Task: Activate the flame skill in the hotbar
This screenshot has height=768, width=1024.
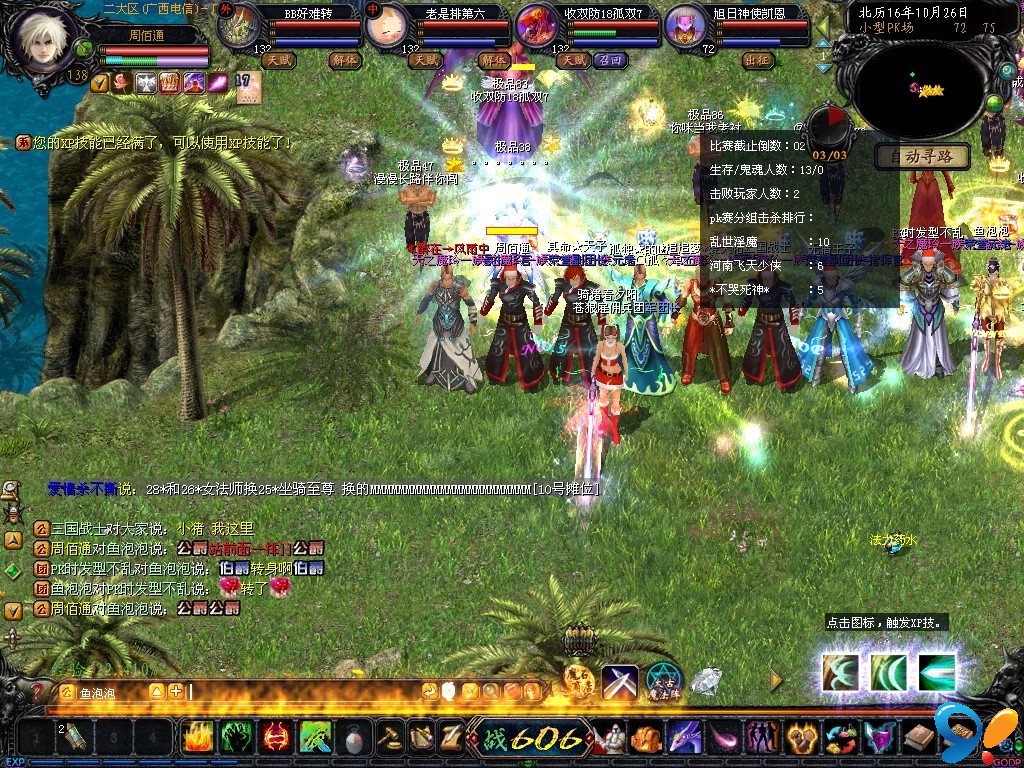Action: 198,738
